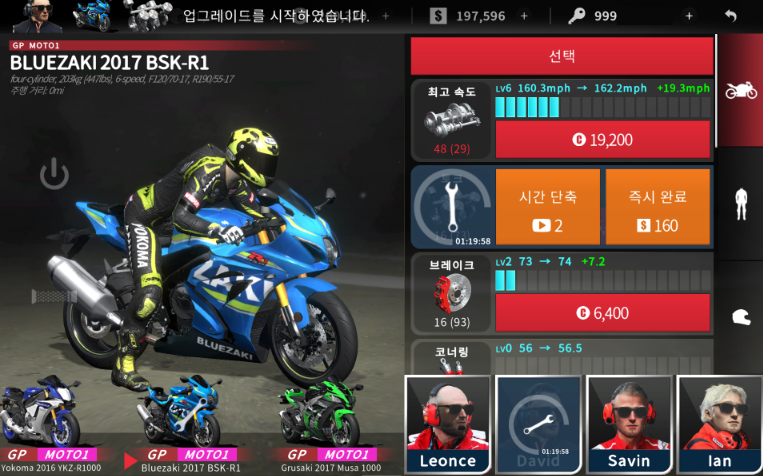Select the busy mechanic David

pyautogui.click(x=538, y=423)
